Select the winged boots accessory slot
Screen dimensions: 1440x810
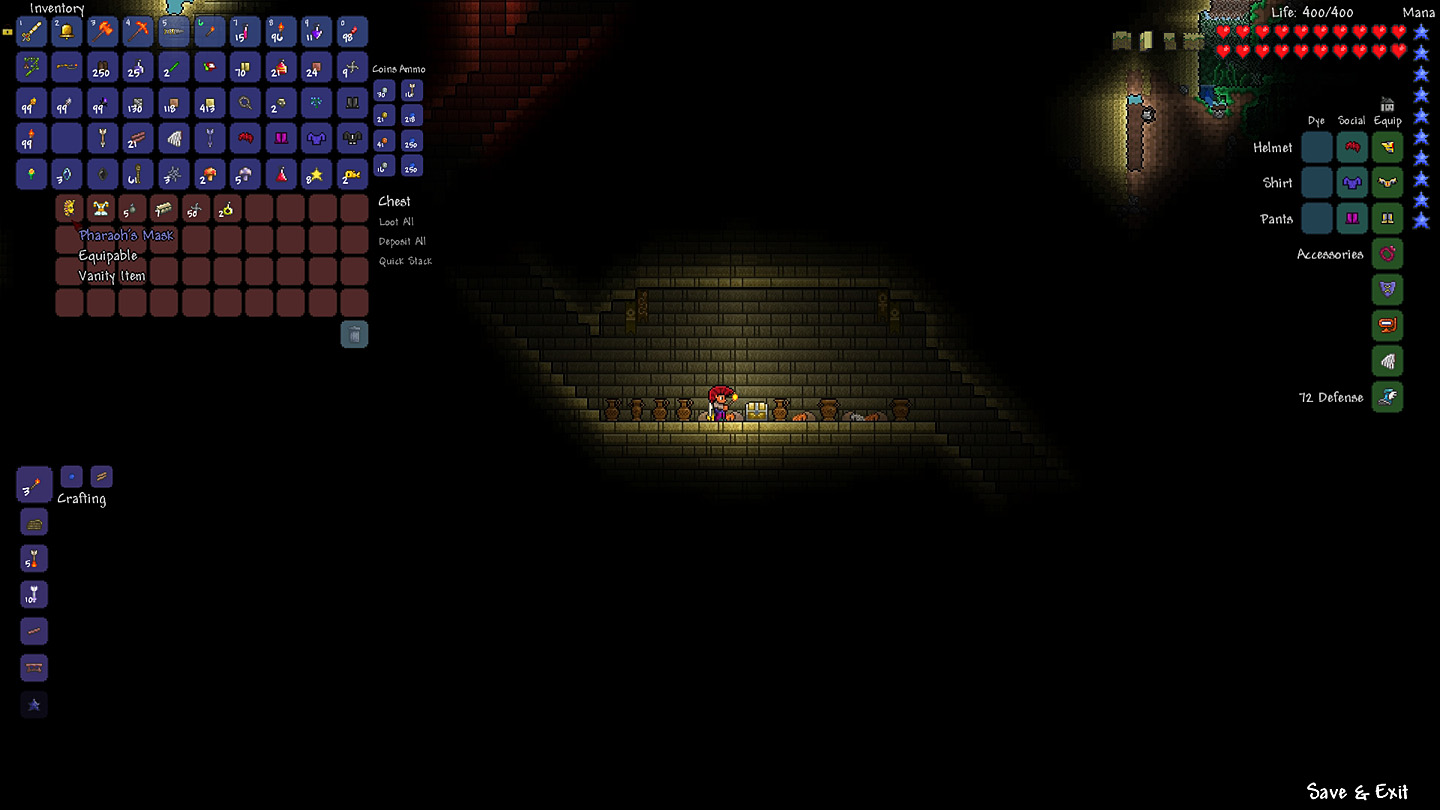pyautogui.click(x=1387, y=397)
